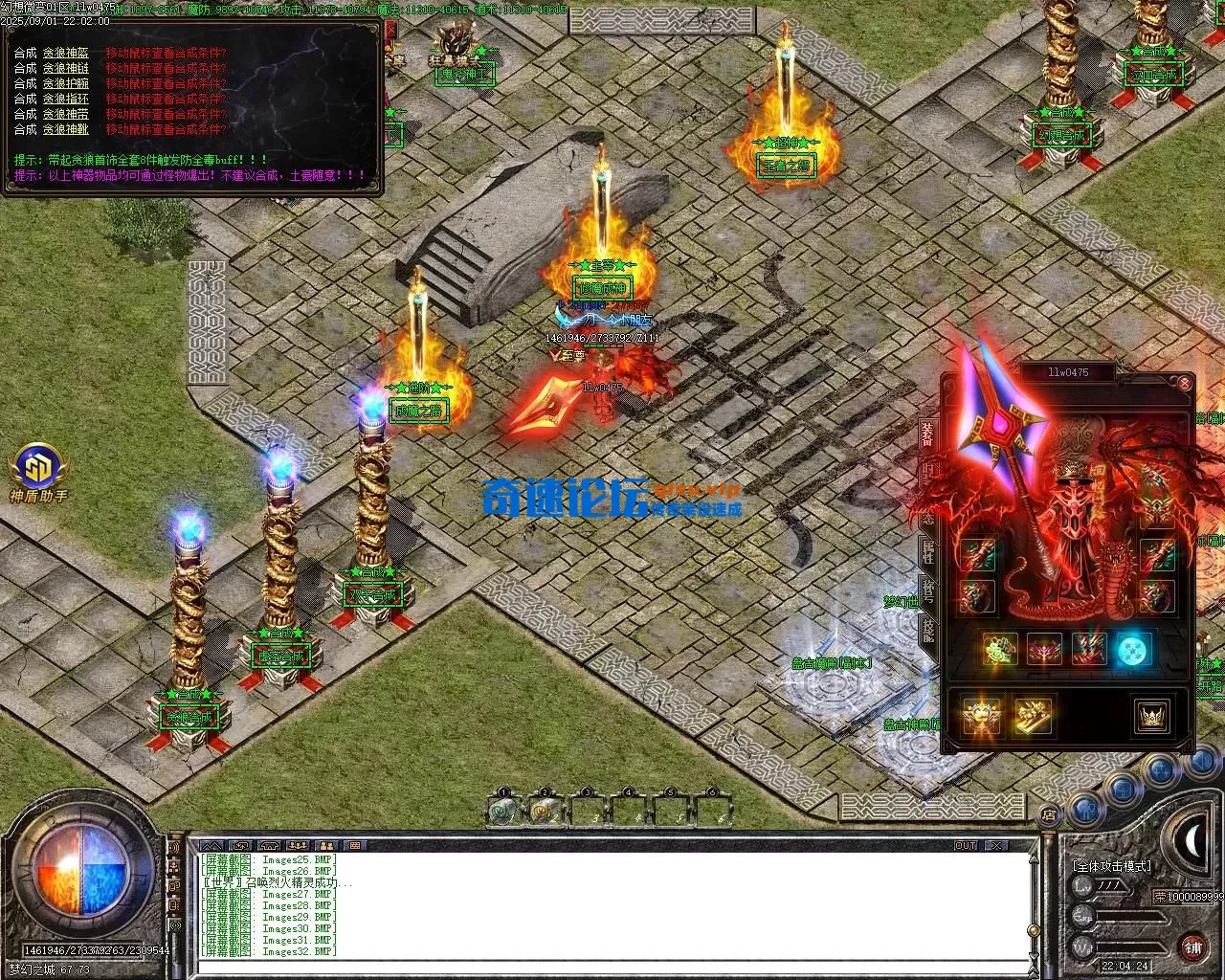Viewport: 1225px width, 980px height.
Task: Open the round 铺 shop button
Action: [1192, 947]
